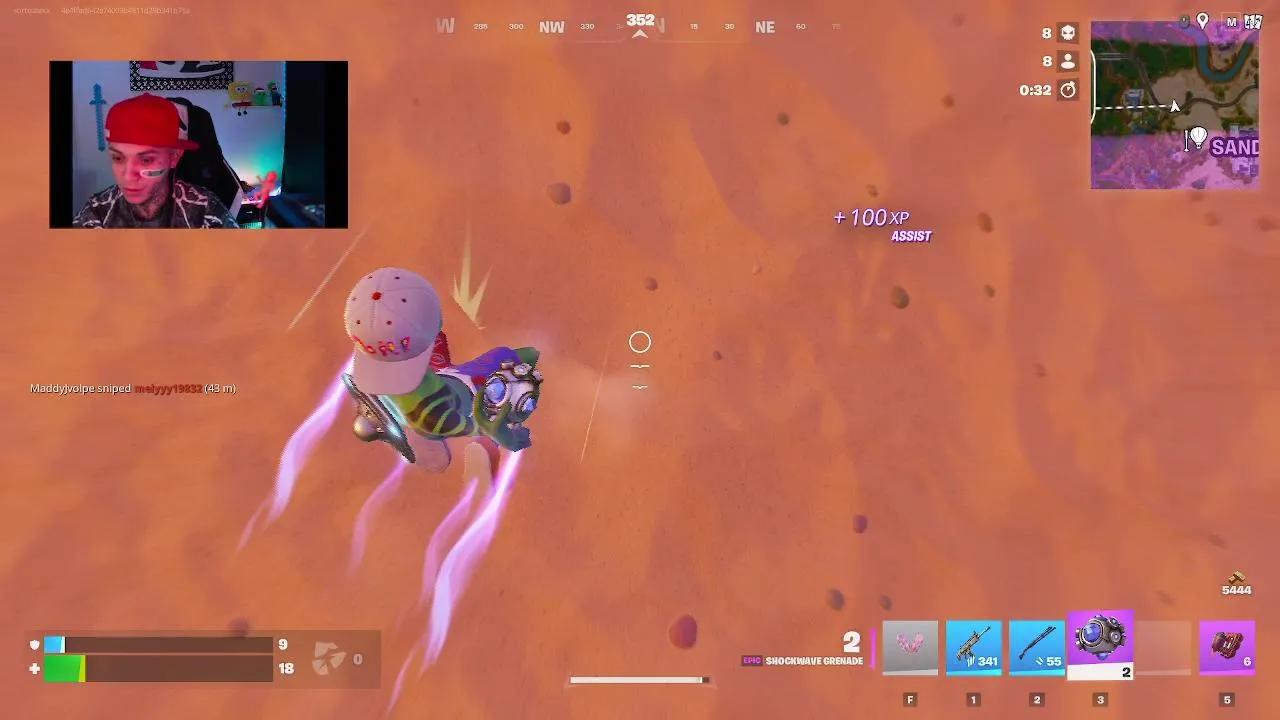
Task: Open the map via the M key indicator
Action: (1232, 20)
